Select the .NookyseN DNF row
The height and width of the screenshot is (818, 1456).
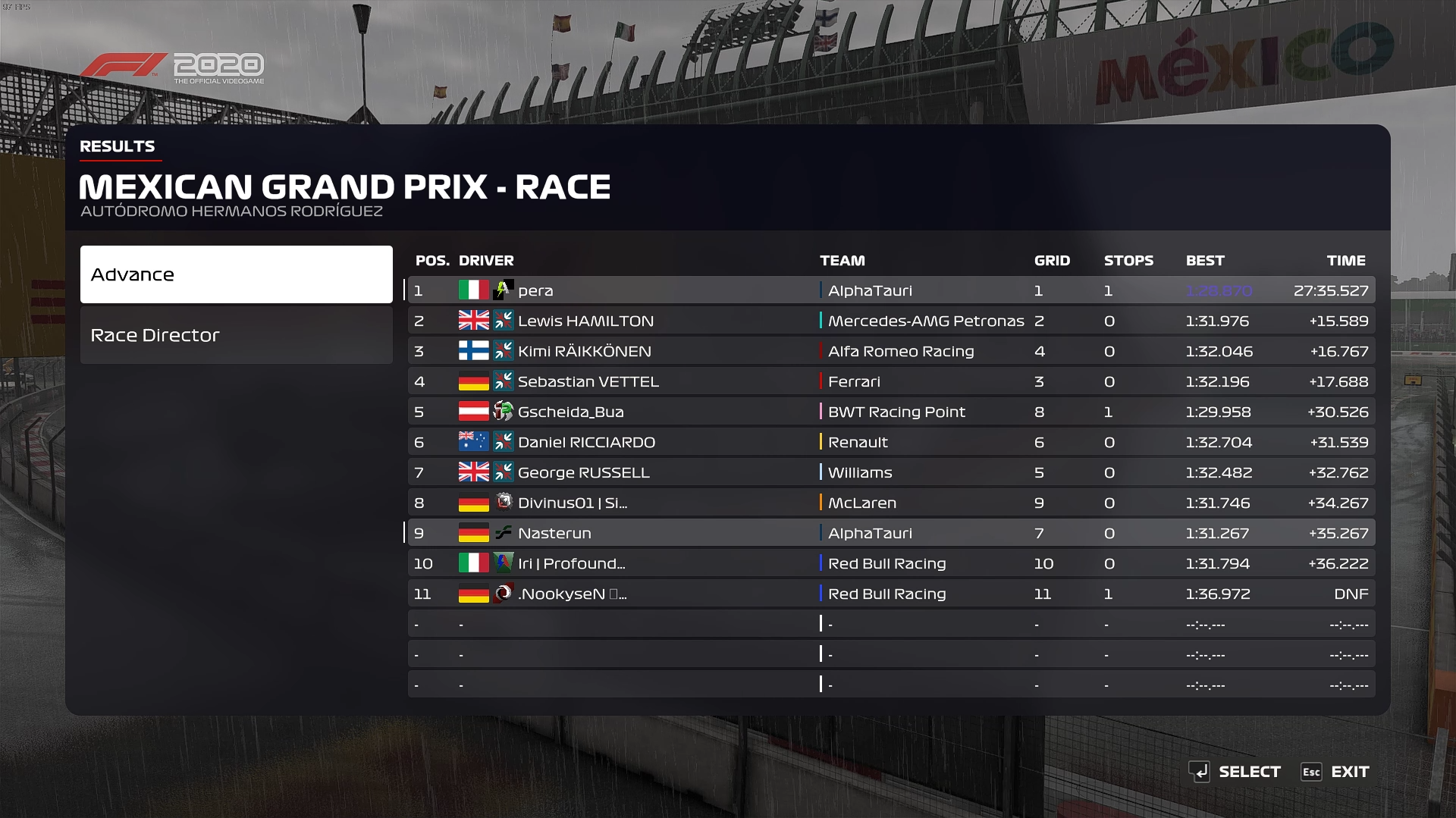tap(891, 594)
